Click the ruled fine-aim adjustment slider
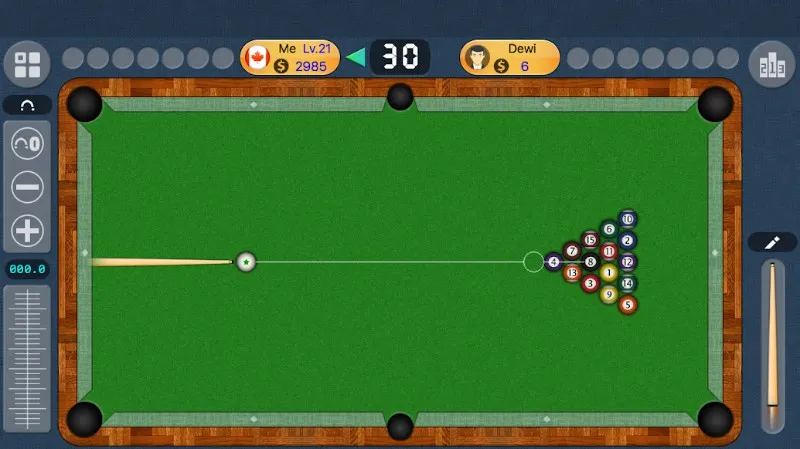This screenshot has width=800, height=449. 27,358
